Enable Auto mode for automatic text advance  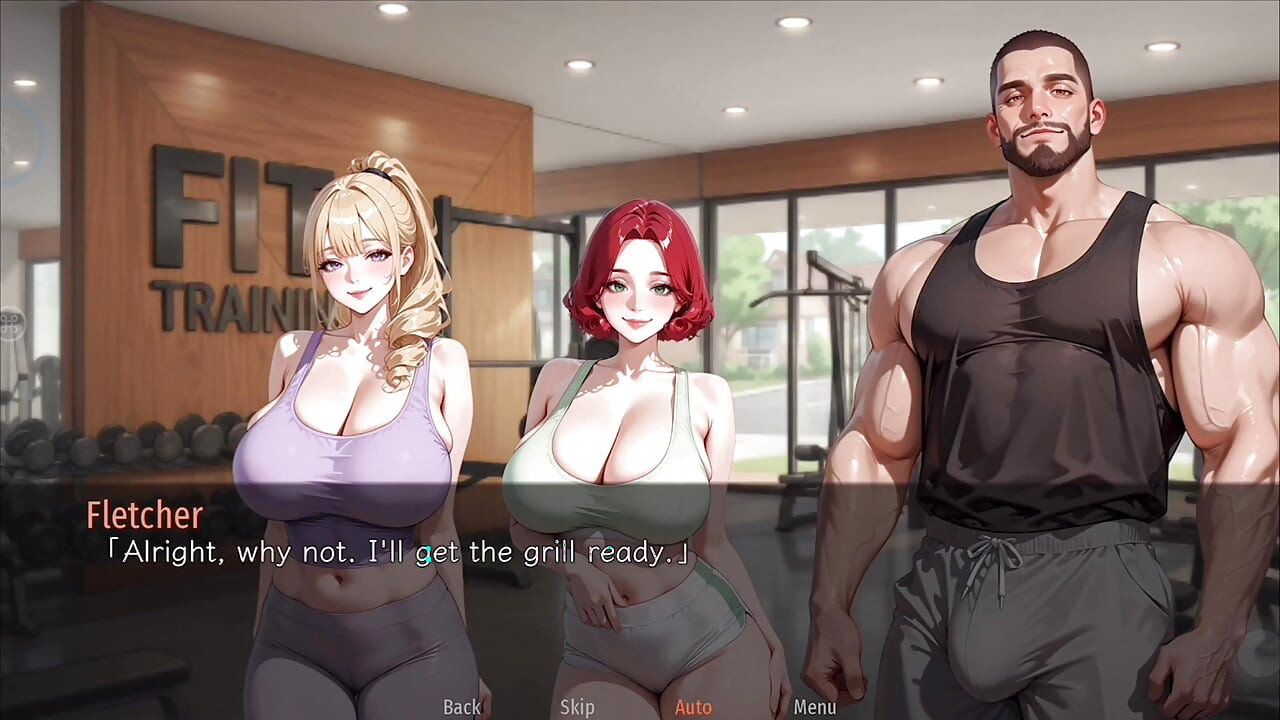[694, 707]
